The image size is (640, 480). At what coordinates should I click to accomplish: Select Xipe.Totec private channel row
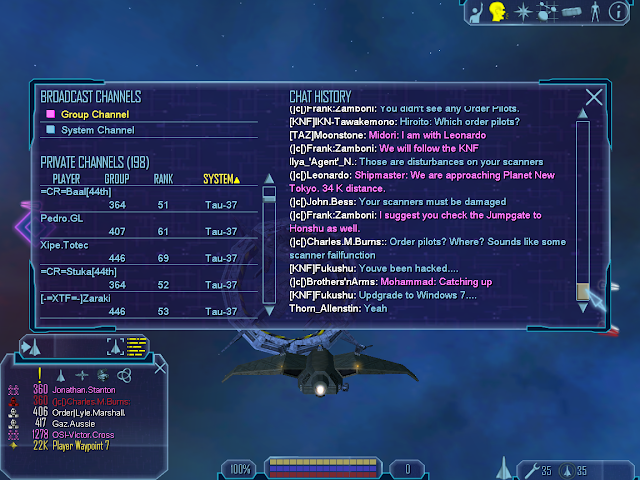[x=64, y=244]
